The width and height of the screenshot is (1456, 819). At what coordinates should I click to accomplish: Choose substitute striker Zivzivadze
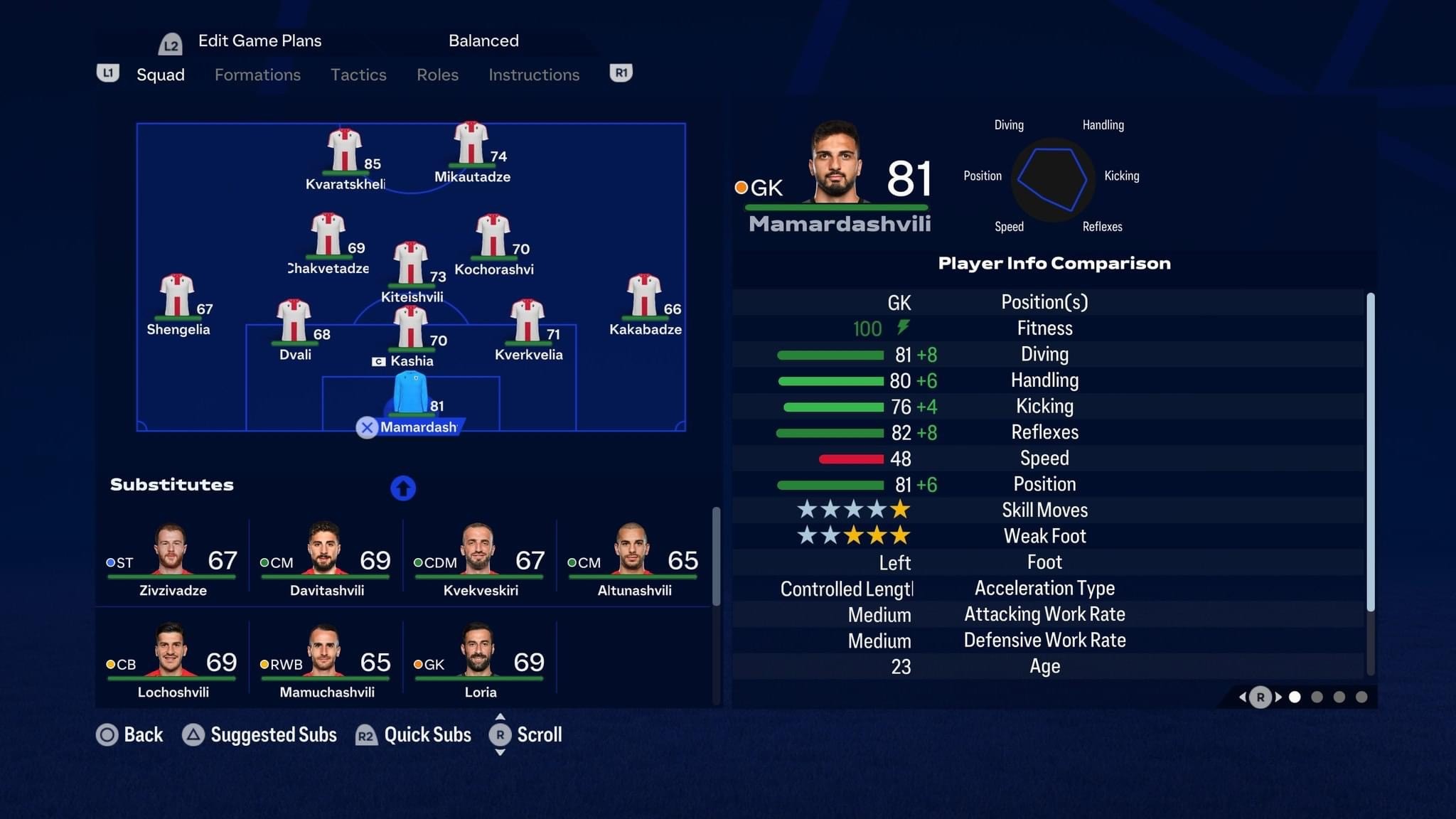click(x=172, y=560)
